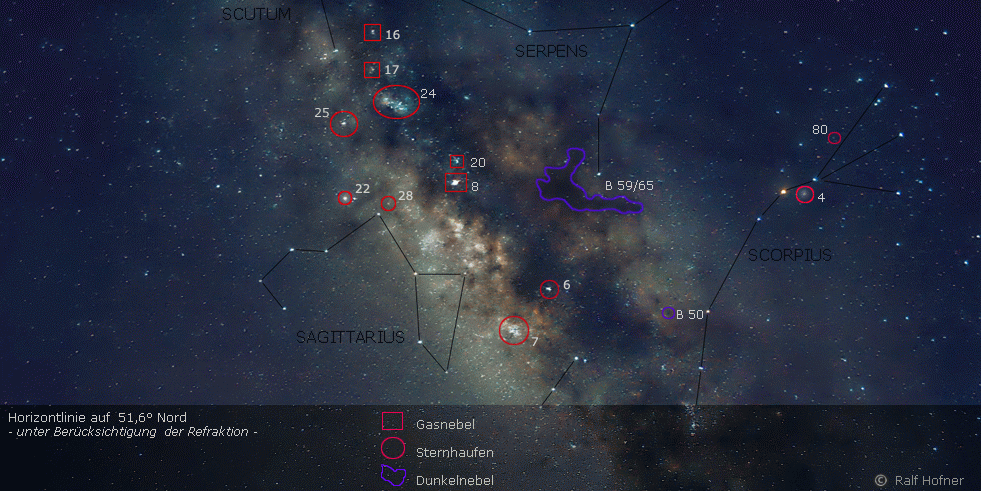Screen dimensions: 981x491
Task: Click the Gasnebel legend square
Action: 393,423
